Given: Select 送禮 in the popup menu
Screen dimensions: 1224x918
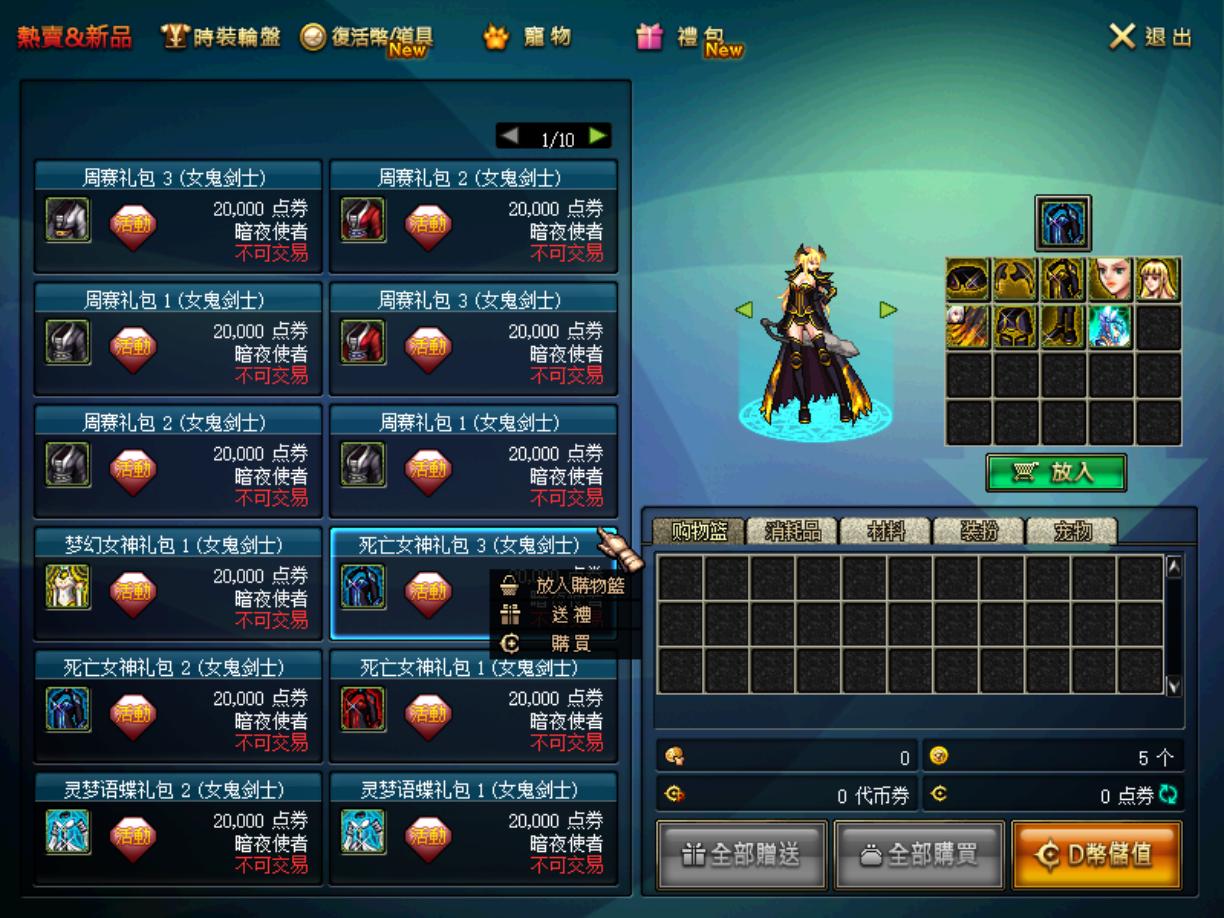Looking at the screenshot, I should [568, 615].
